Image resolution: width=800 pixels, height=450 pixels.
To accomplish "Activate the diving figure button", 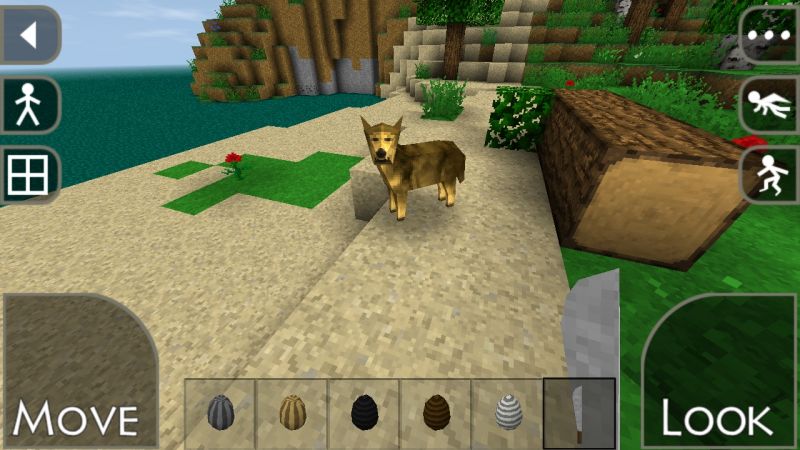I will (770, 105).
